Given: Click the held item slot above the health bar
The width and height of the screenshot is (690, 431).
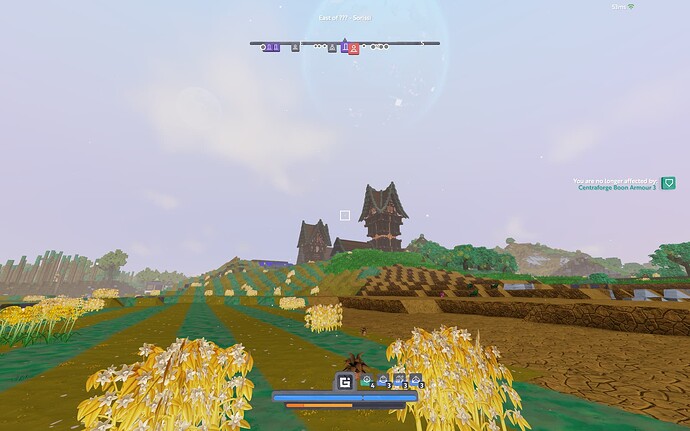Looking at the screenshot, I should pyautogui.click(x=346, y=381).
